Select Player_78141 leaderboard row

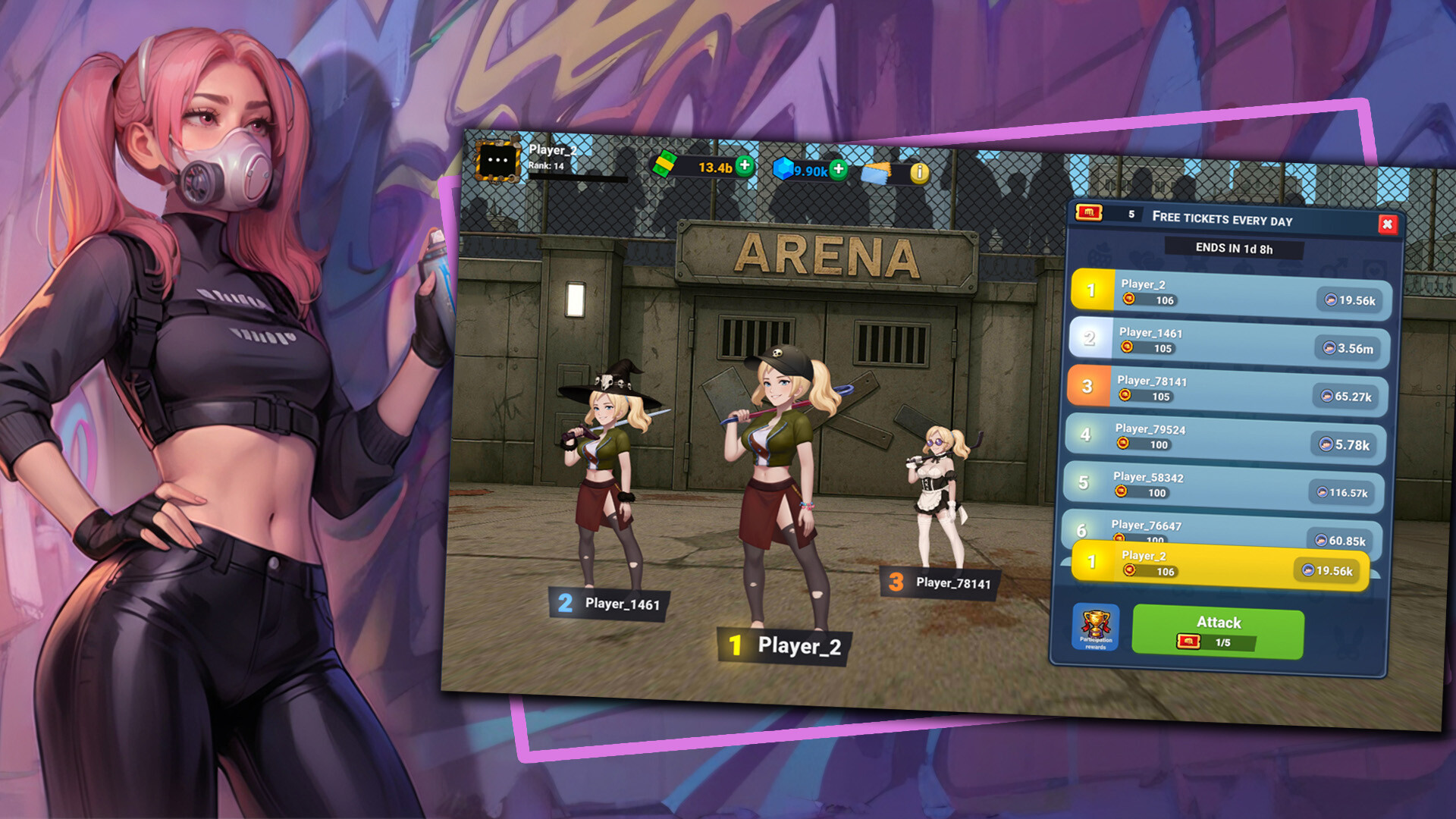tap(1228, 389)
